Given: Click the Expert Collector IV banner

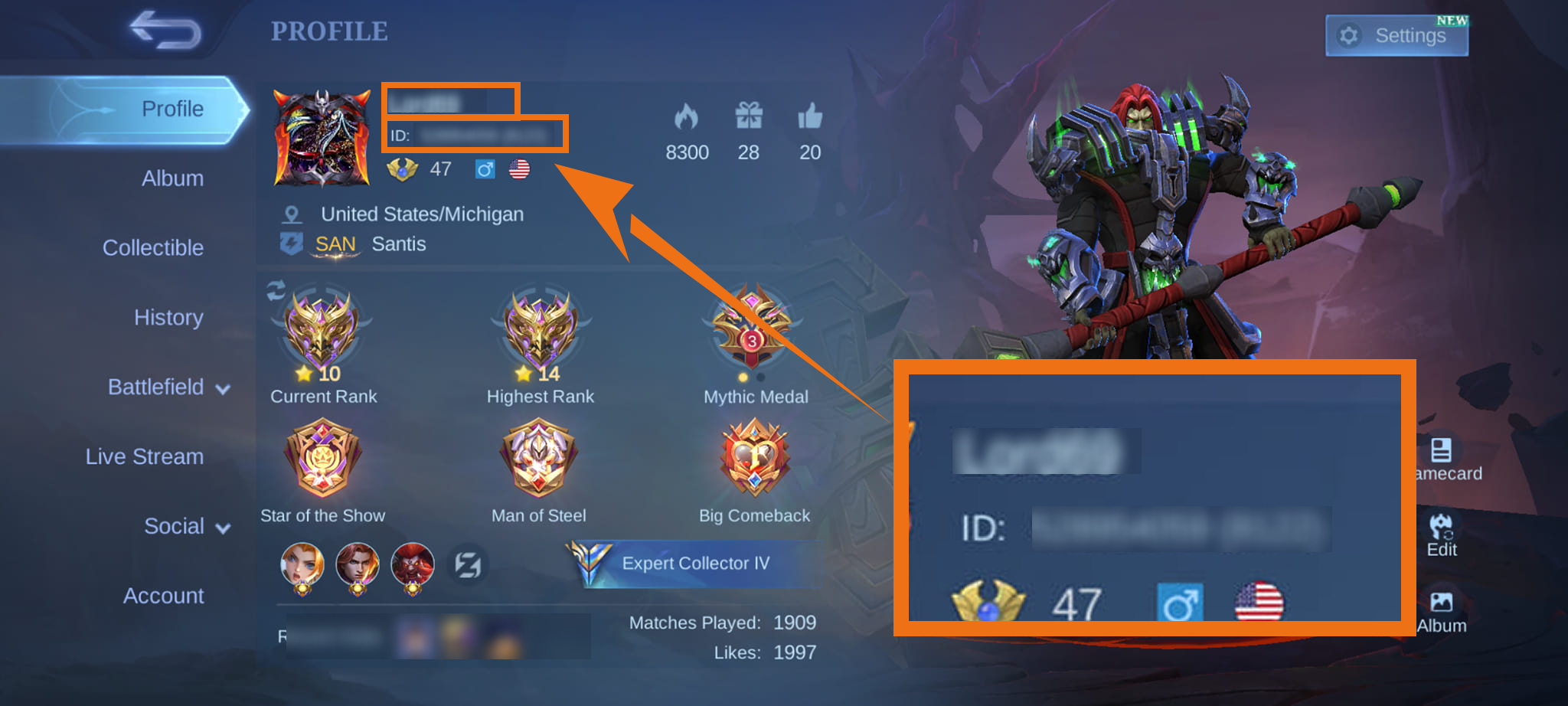Looking at the screenshot, I should pos(693,563).
